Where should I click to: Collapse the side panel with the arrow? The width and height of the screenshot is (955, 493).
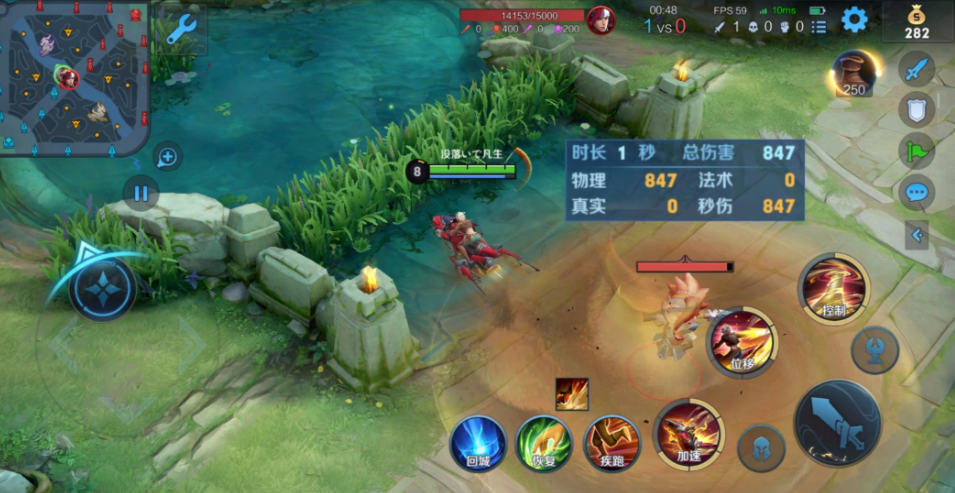click(916, 235)
